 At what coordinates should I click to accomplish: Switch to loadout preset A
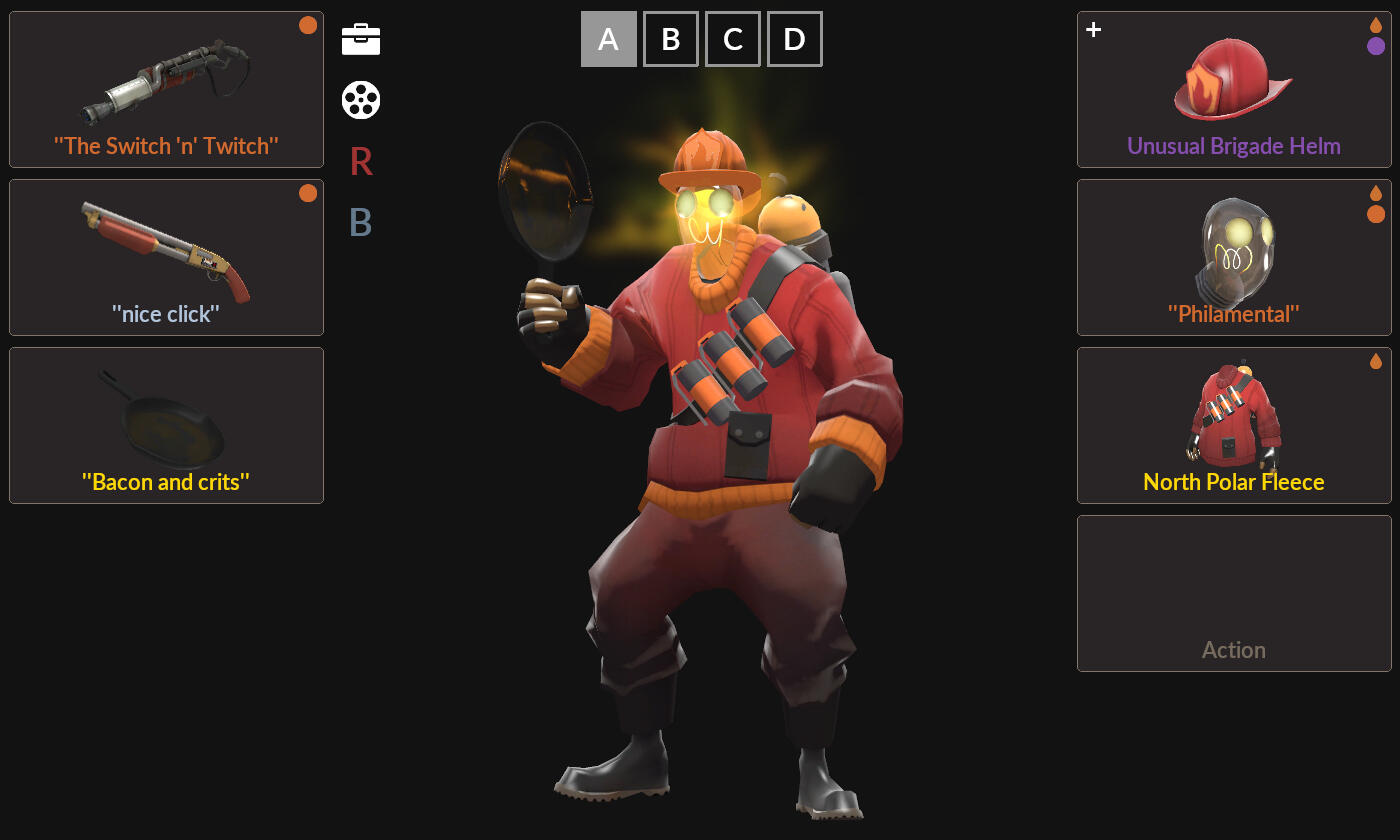608,39
